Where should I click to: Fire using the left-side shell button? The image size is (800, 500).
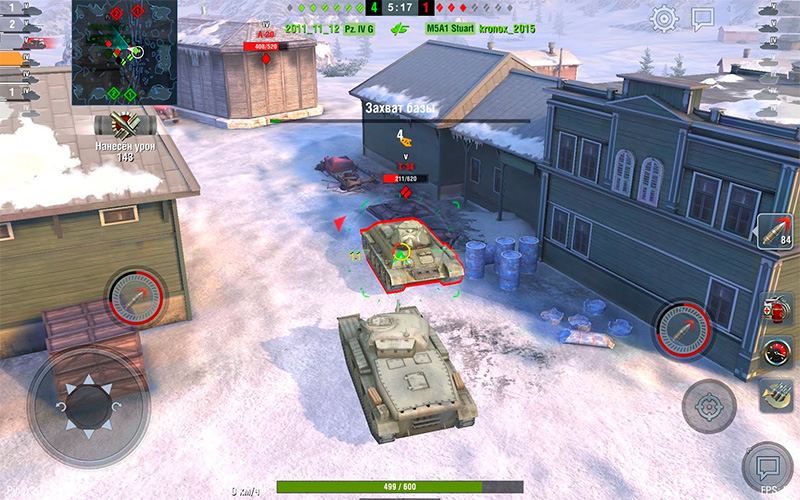click(136, 298)
